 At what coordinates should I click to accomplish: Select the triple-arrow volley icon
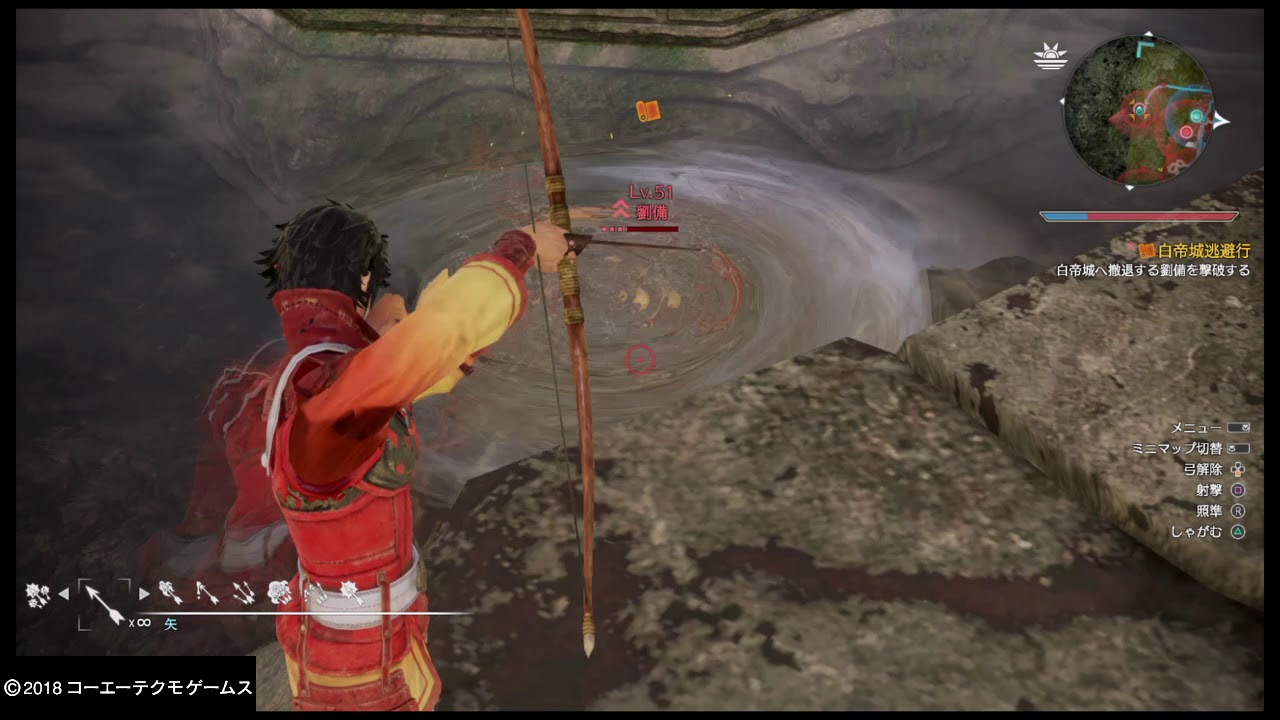pyautogui.click(x=243, y=592)
